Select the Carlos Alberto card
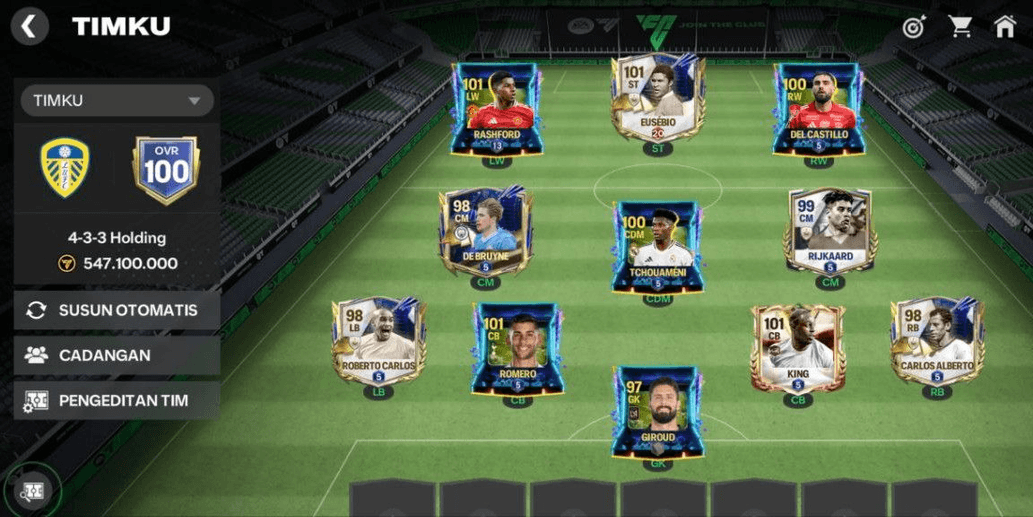Viewport: 1033px width, 517px height. tap(937, 342)
